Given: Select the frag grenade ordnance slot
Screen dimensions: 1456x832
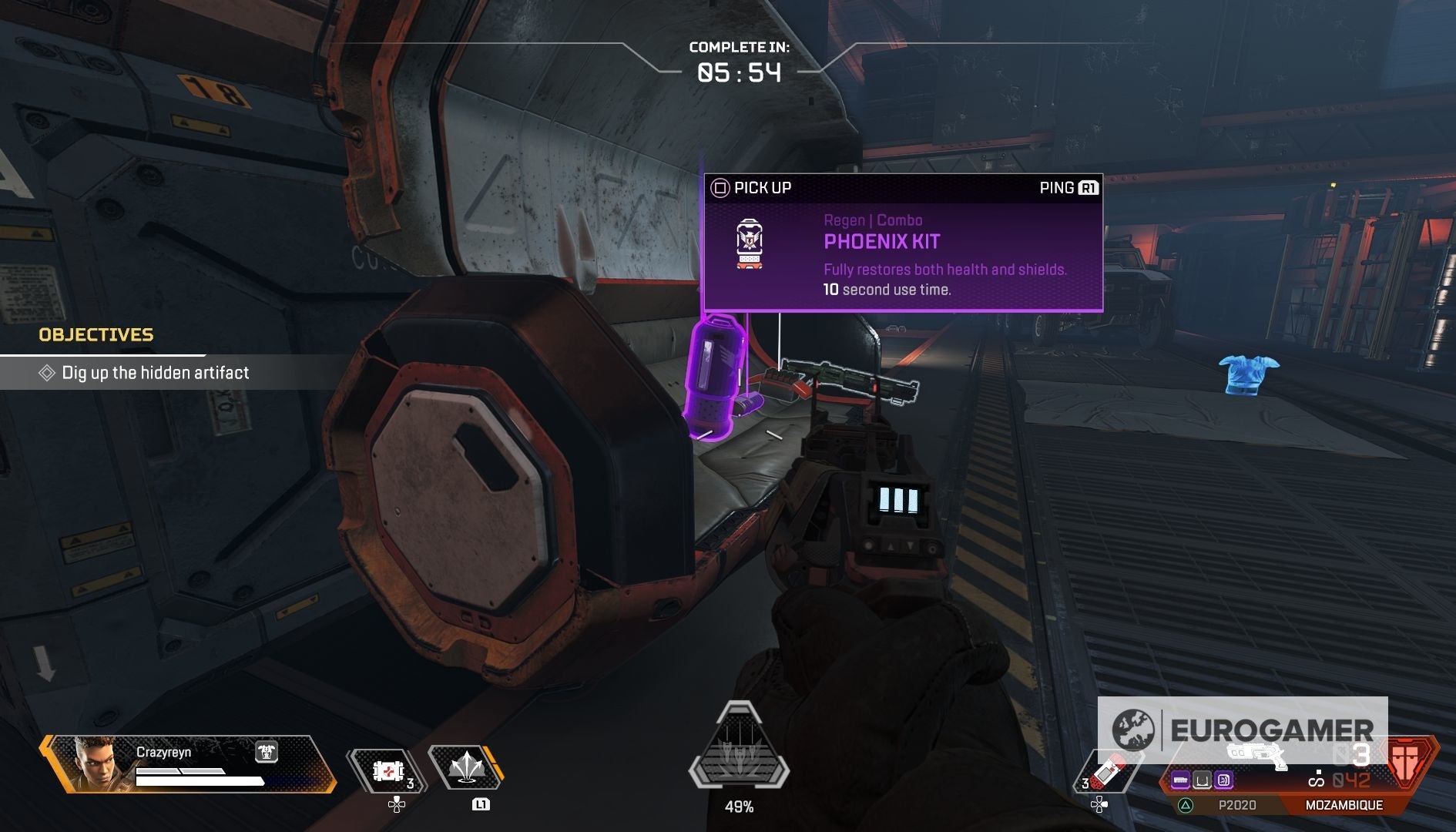Looking at the screenshot, I should click(1105, 770).
